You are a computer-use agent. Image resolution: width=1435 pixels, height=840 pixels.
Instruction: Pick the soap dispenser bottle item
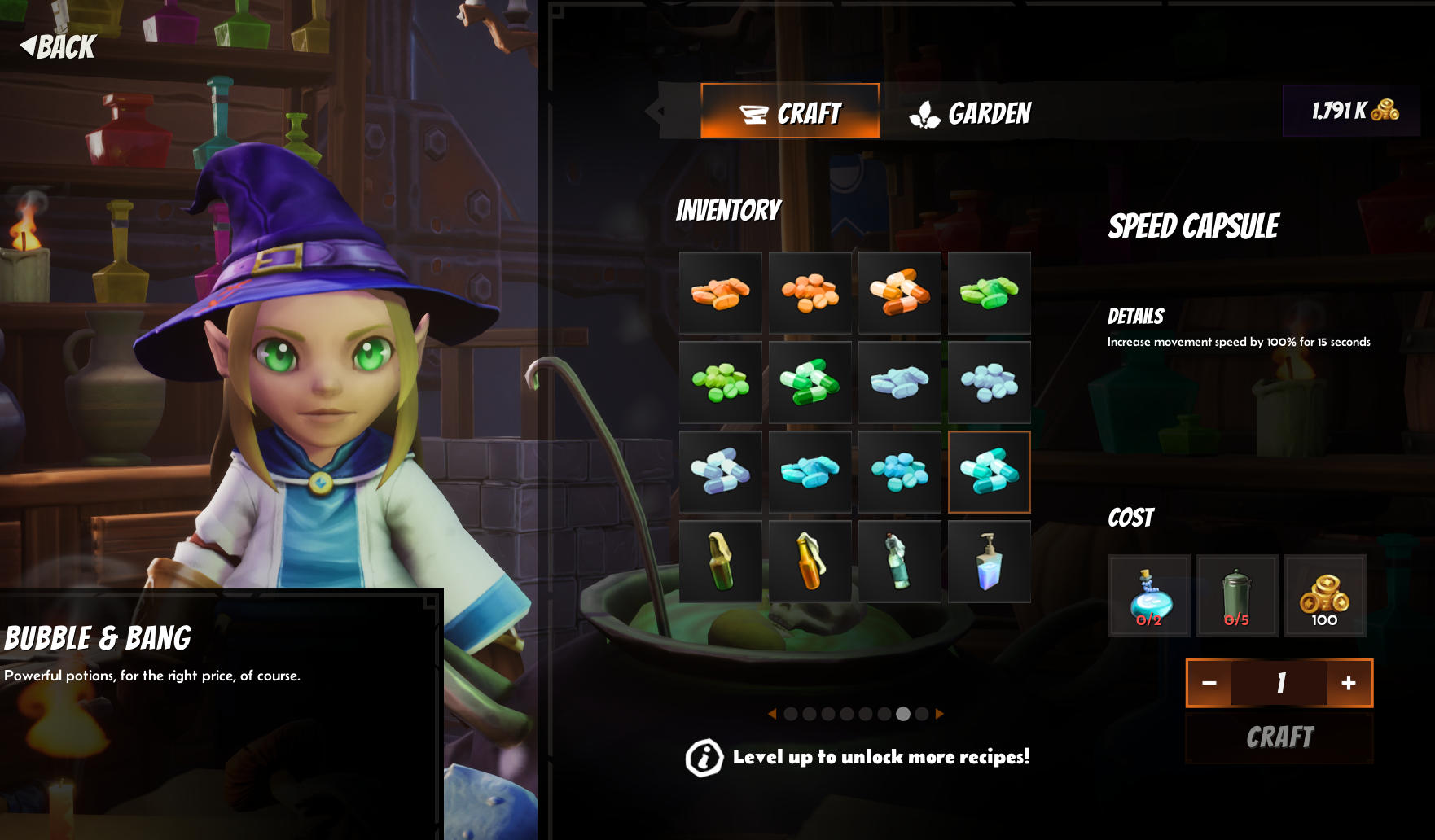click(989, 562)
